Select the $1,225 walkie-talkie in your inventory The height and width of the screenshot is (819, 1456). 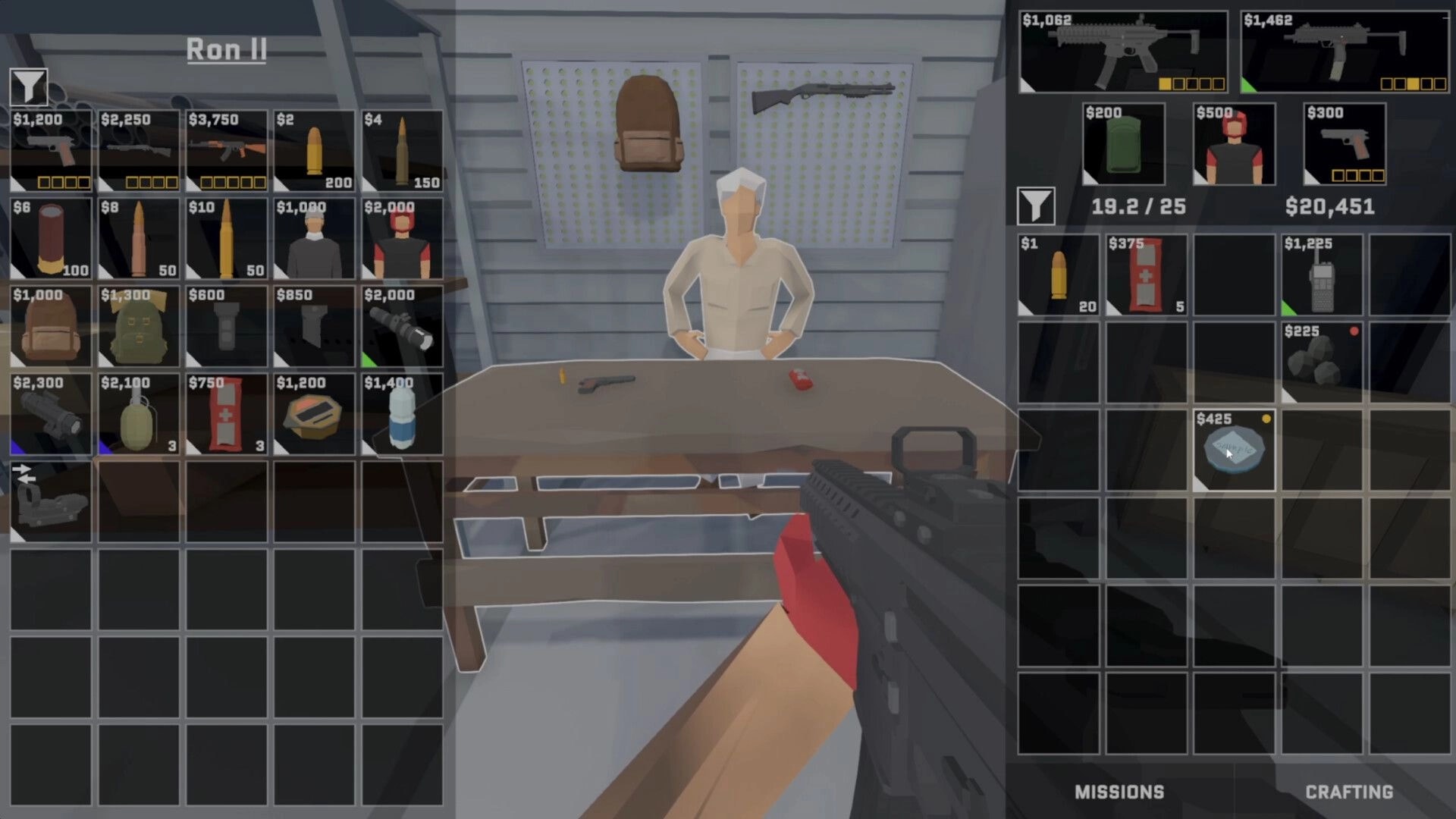click(1321, 277)
